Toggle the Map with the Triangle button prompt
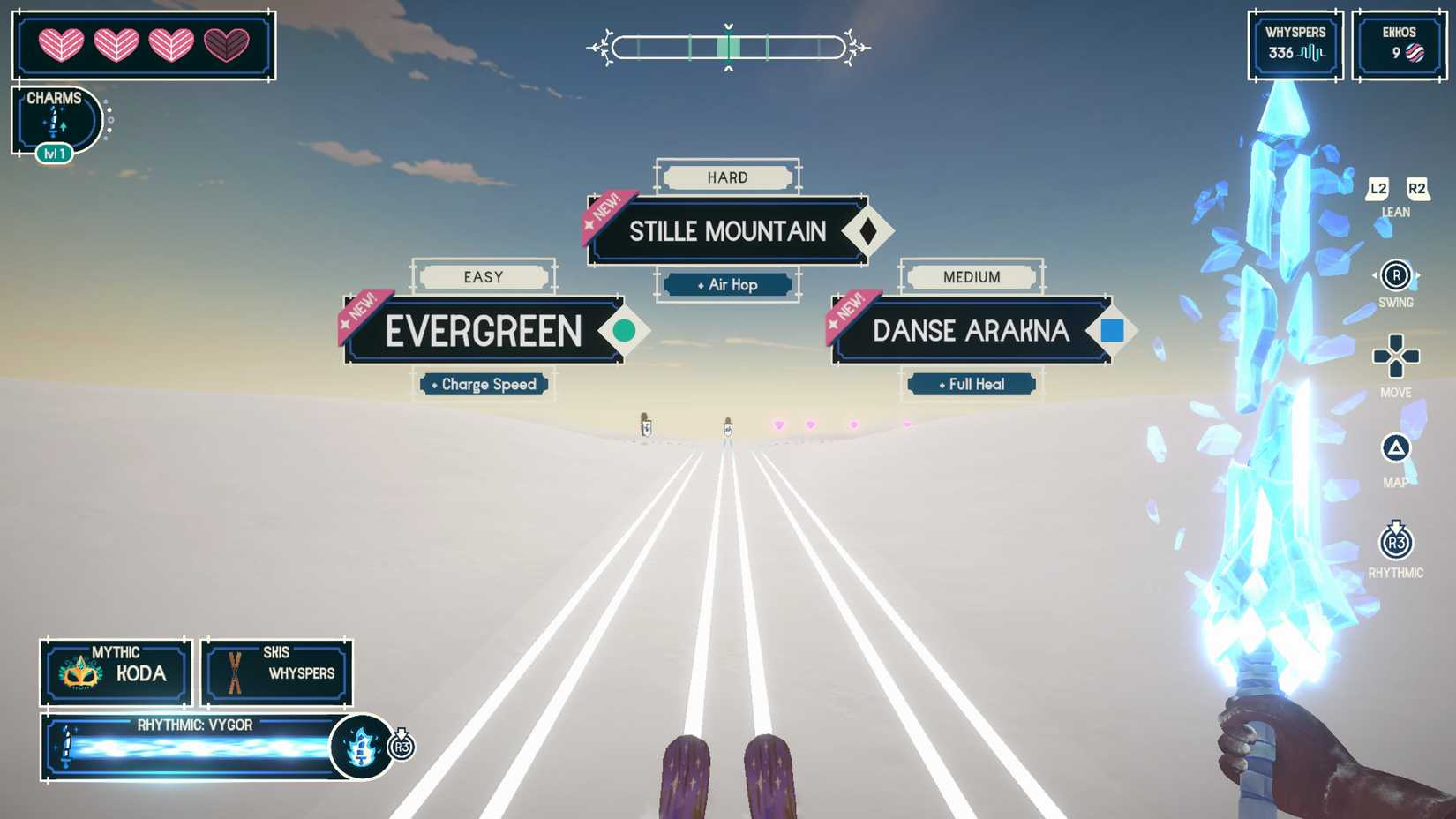The image size is (1456, 819). (1395, 449)
